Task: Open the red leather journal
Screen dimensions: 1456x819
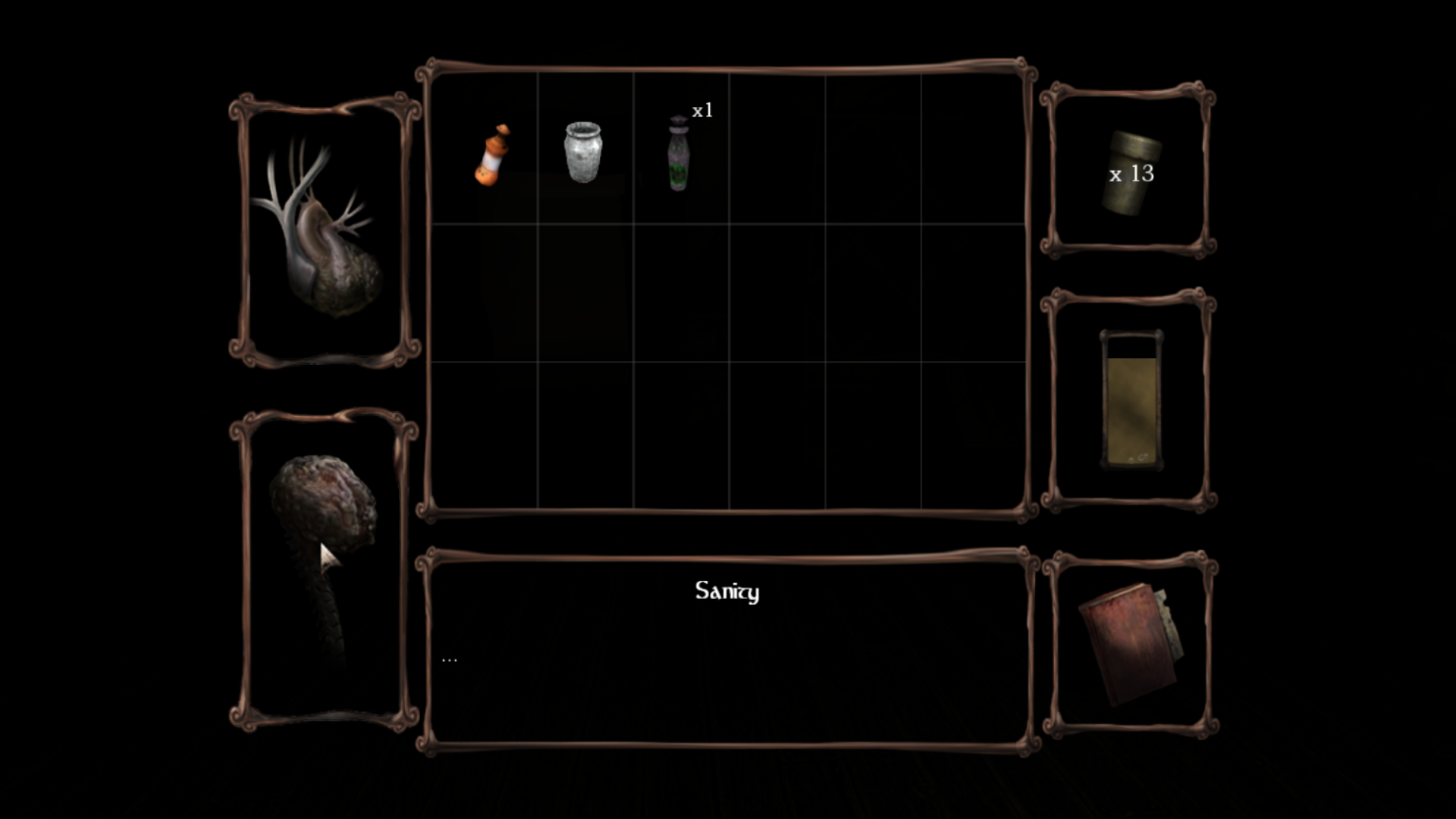Action: click(x=1130, y=645)
